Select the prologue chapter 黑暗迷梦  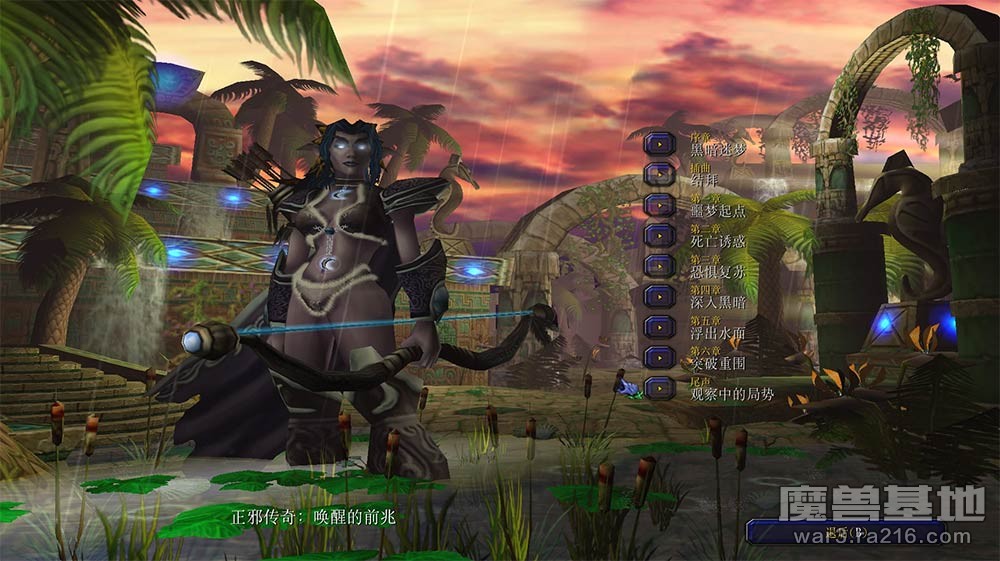point(660,144)
